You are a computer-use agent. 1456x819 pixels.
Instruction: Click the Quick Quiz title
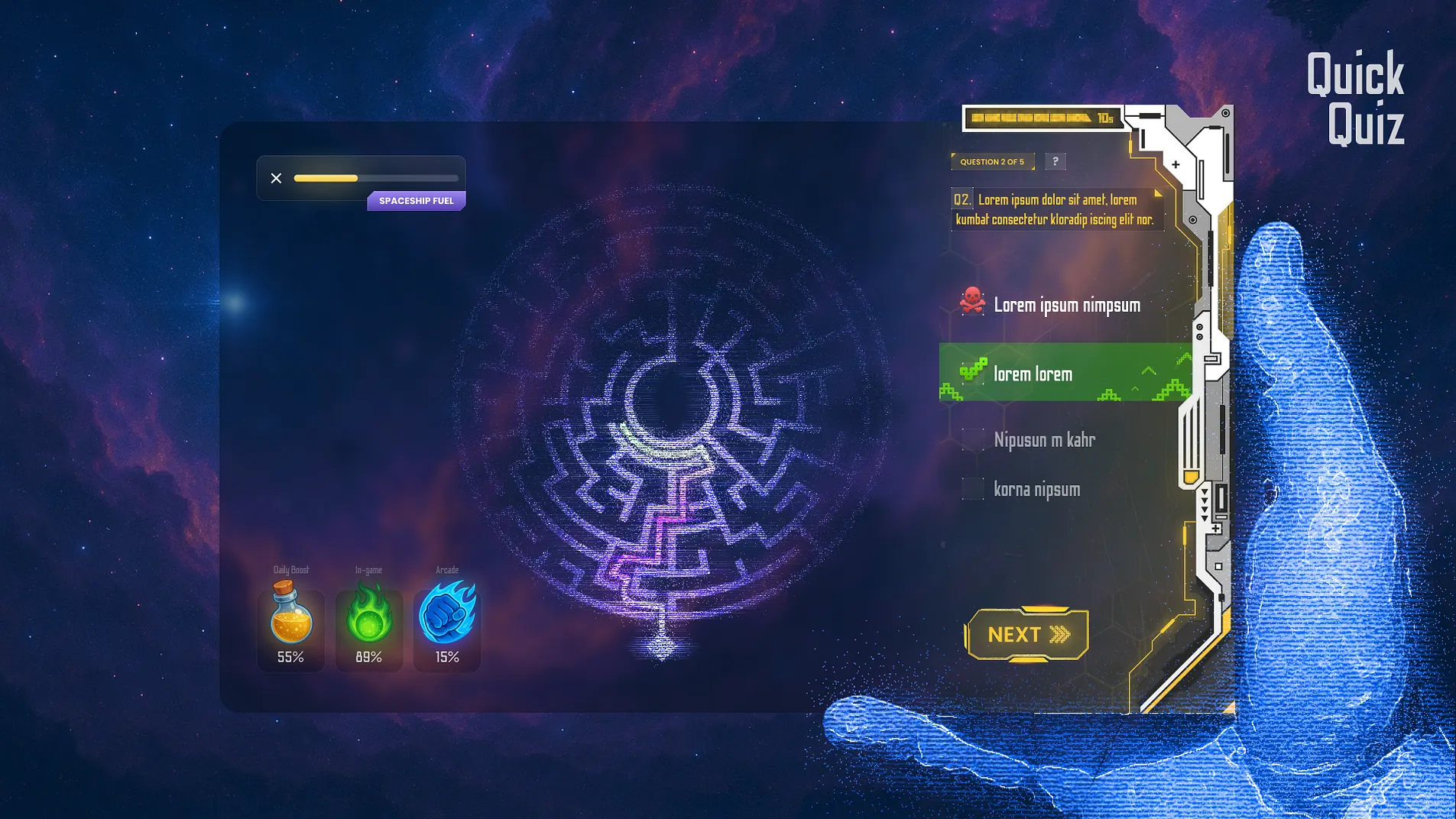[1355, 95]
